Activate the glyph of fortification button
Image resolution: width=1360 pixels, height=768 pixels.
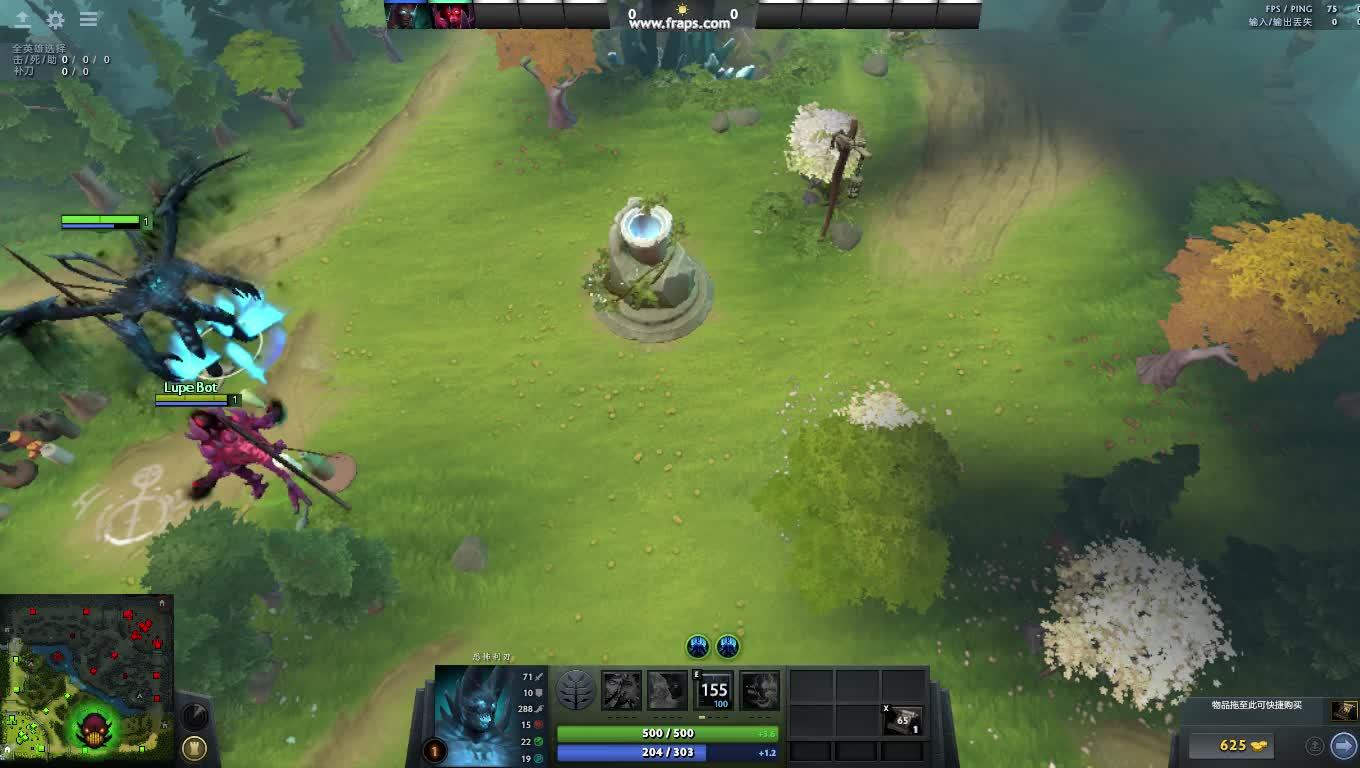click(x=195, y=748)
